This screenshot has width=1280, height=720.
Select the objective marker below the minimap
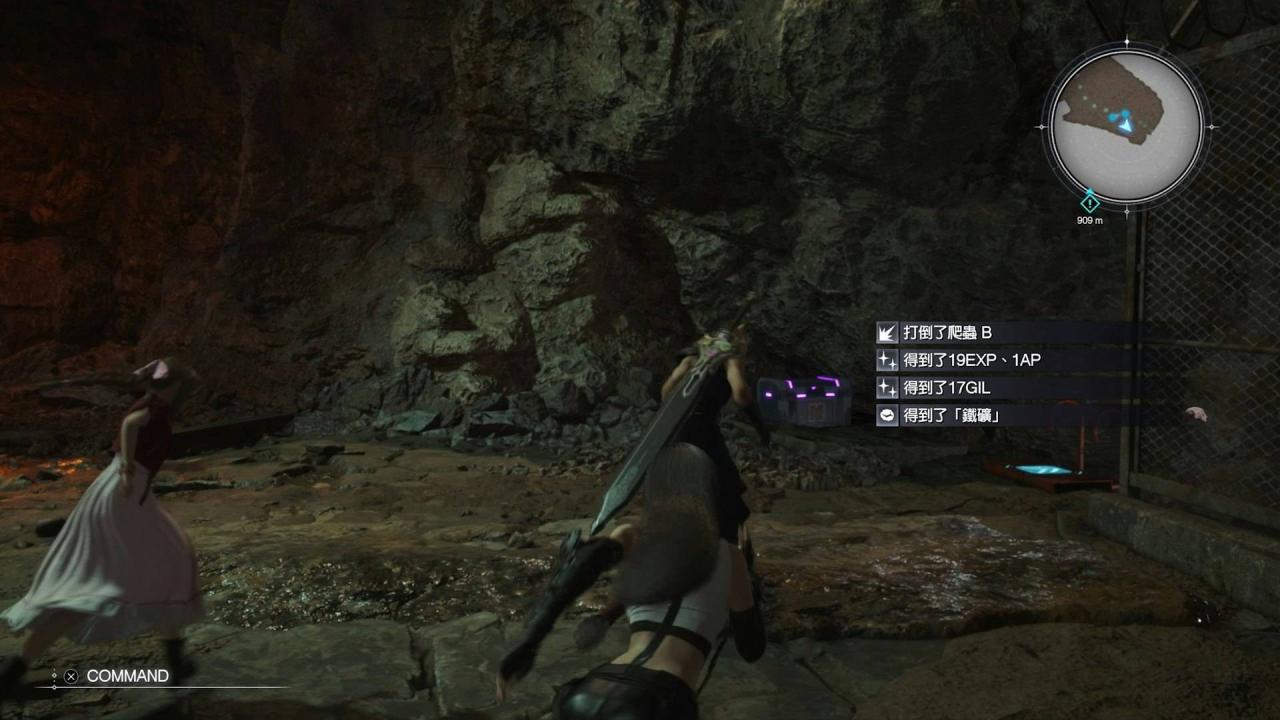(x=1090, y=202)
